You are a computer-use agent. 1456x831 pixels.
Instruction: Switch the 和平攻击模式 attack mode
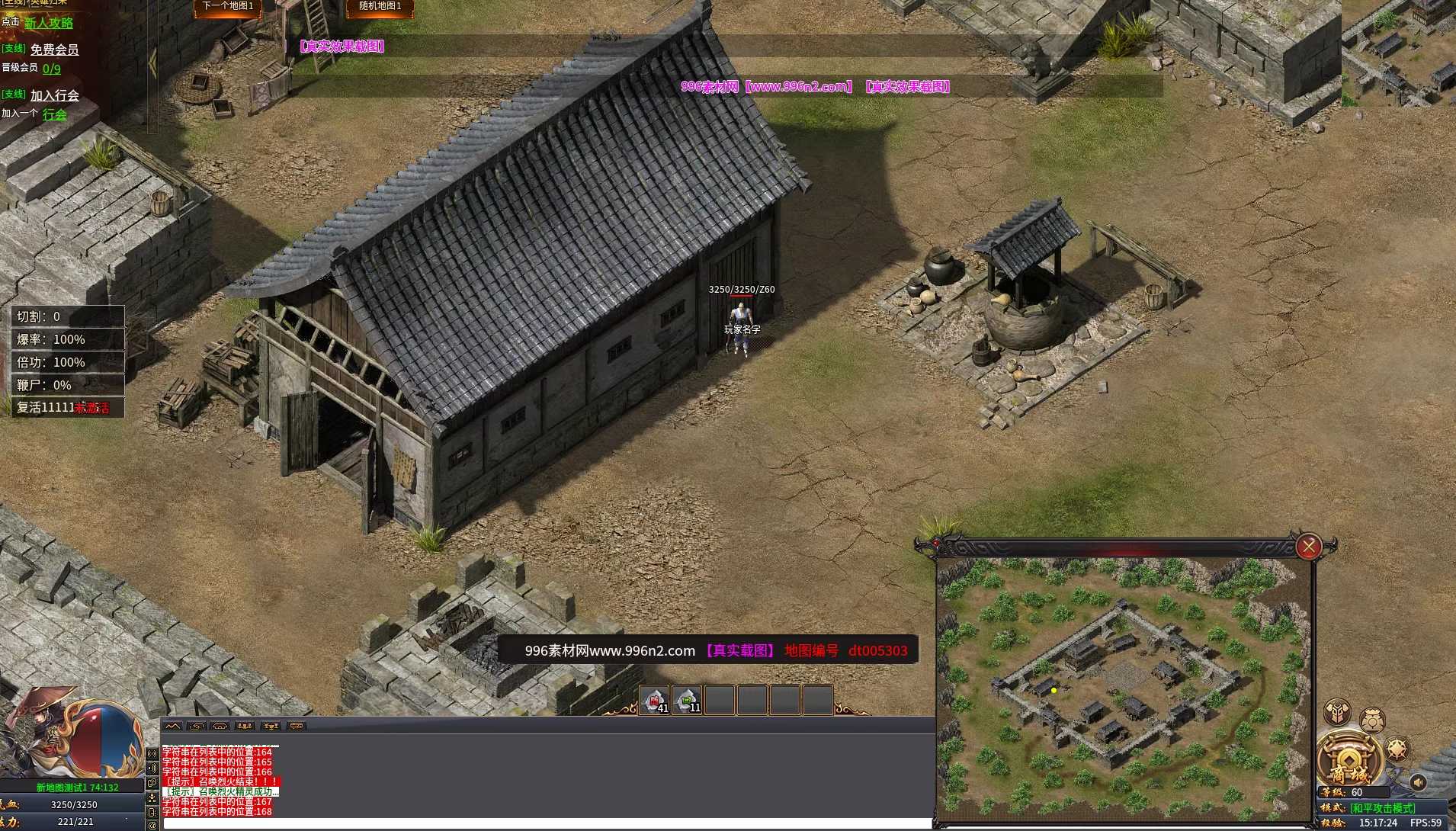[1382, 807]
